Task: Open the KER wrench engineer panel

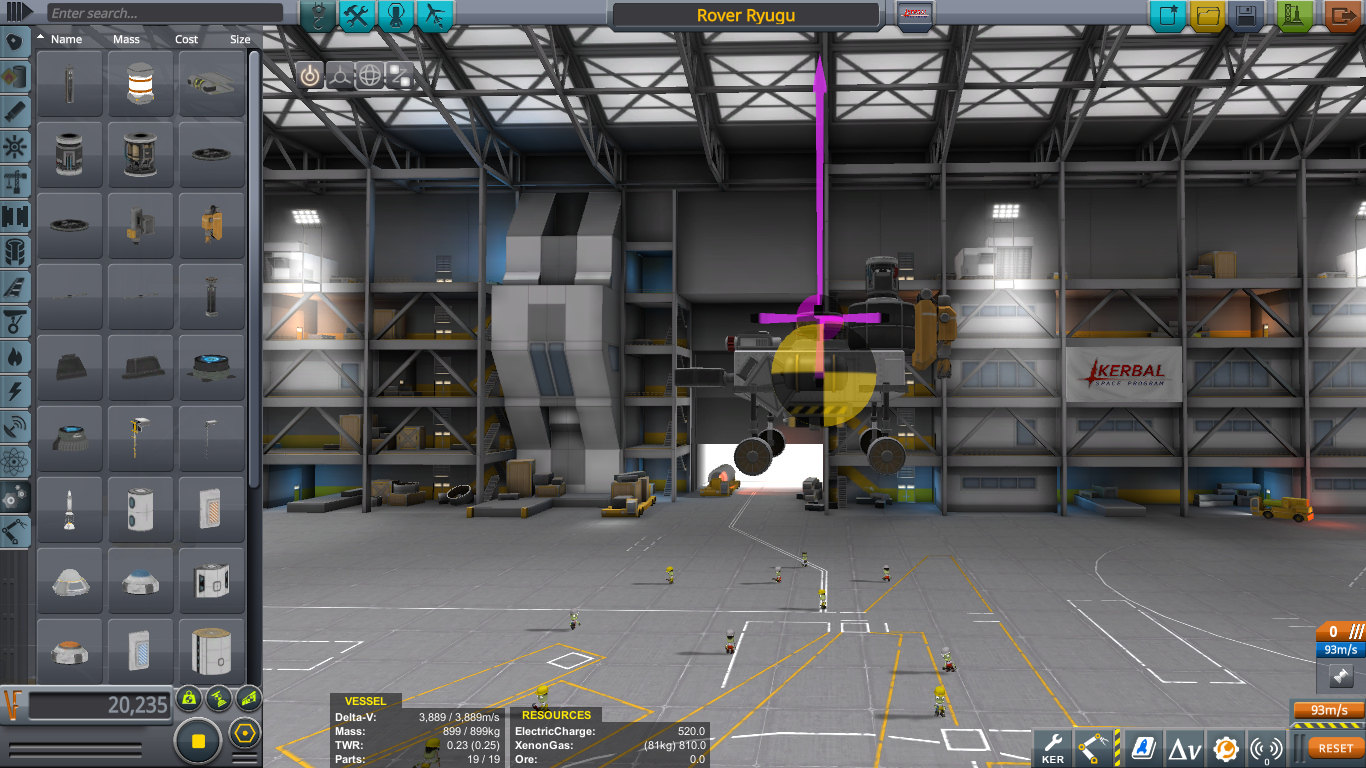Action: pos(1052,747)
